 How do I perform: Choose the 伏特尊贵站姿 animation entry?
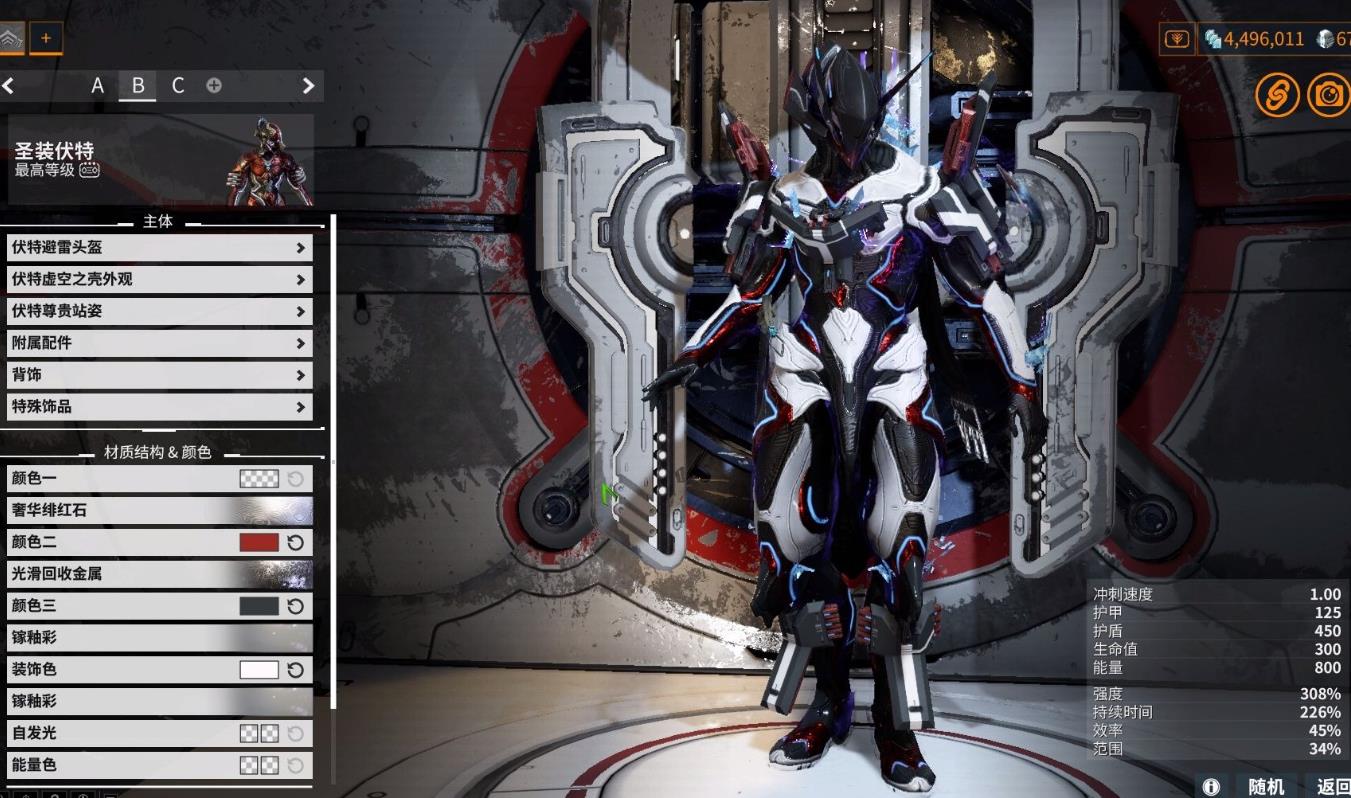click(x=159, y=311)
